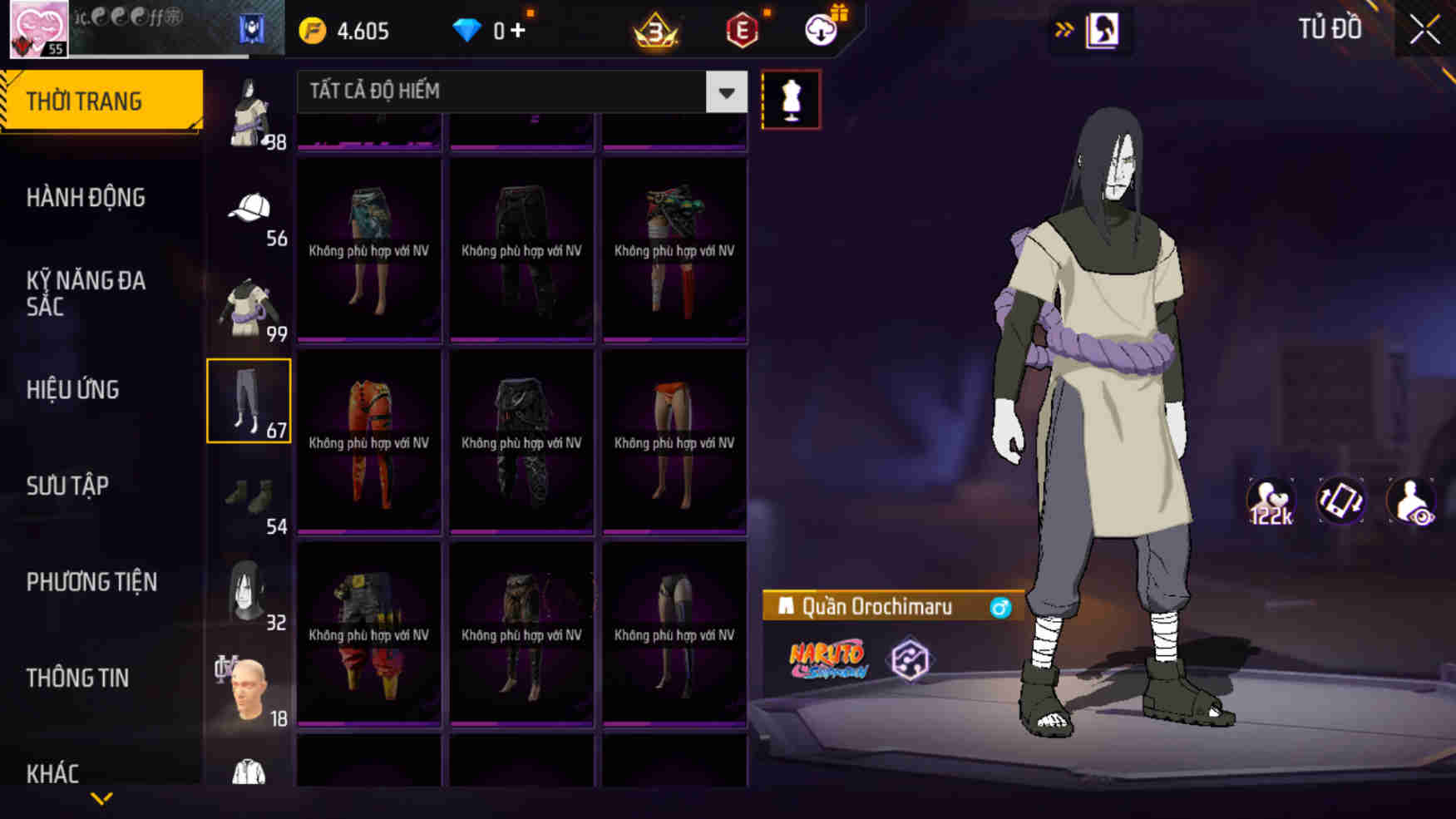Toggle the gender filter on Quần Orochimaru

(x=1001, y=607)
